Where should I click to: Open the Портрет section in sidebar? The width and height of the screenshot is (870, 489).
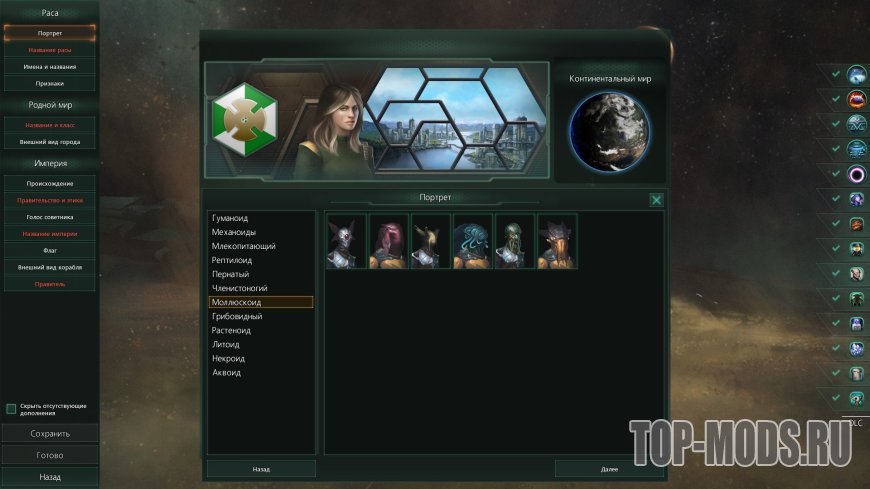coord(49,33)
